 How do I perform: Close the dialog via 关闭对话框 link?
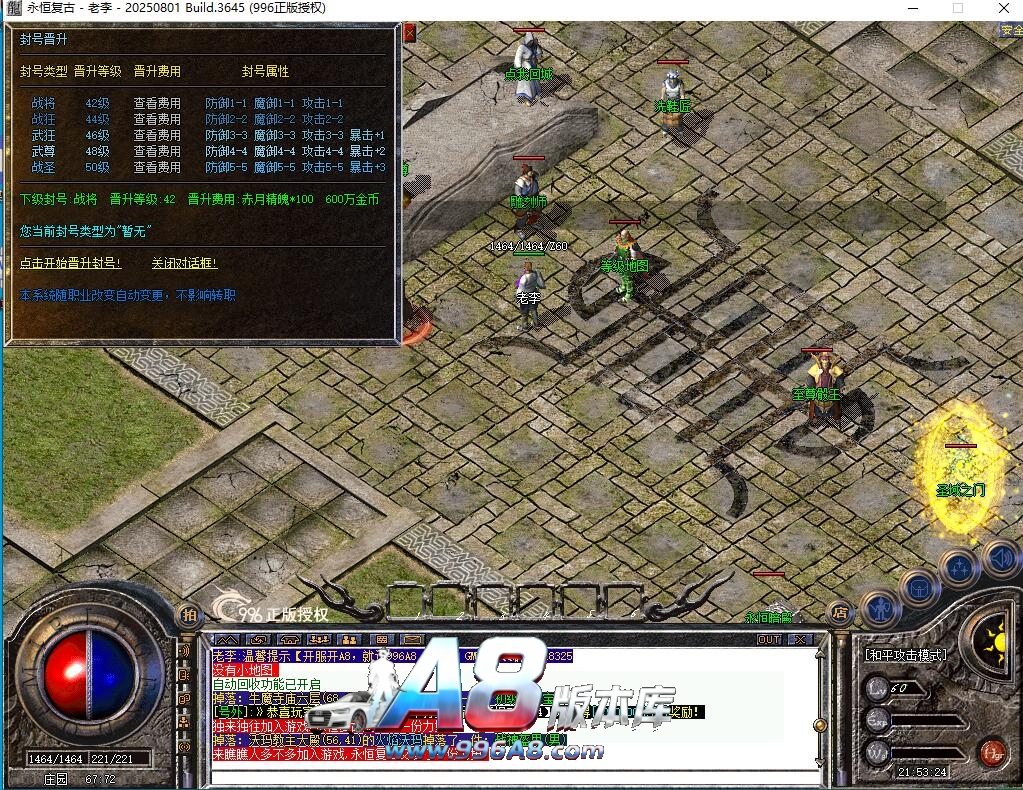pos(184,263)
